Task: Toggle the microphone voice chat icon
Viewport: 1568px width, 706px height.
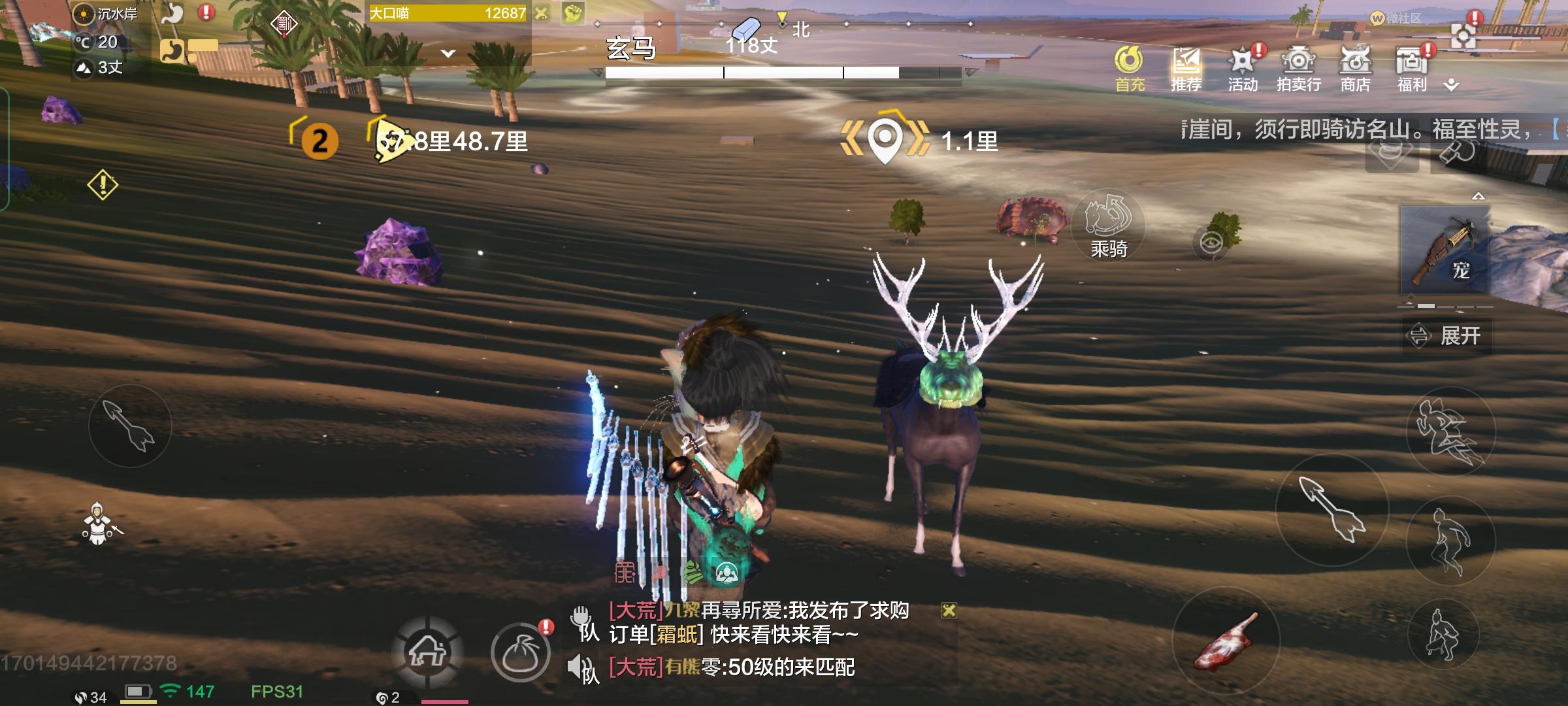Action: tap(582, 614)
